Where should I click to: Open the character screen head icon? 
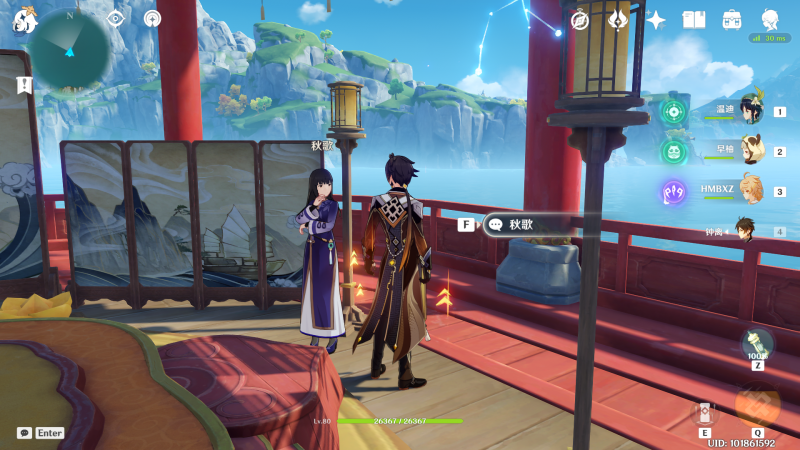770,19
